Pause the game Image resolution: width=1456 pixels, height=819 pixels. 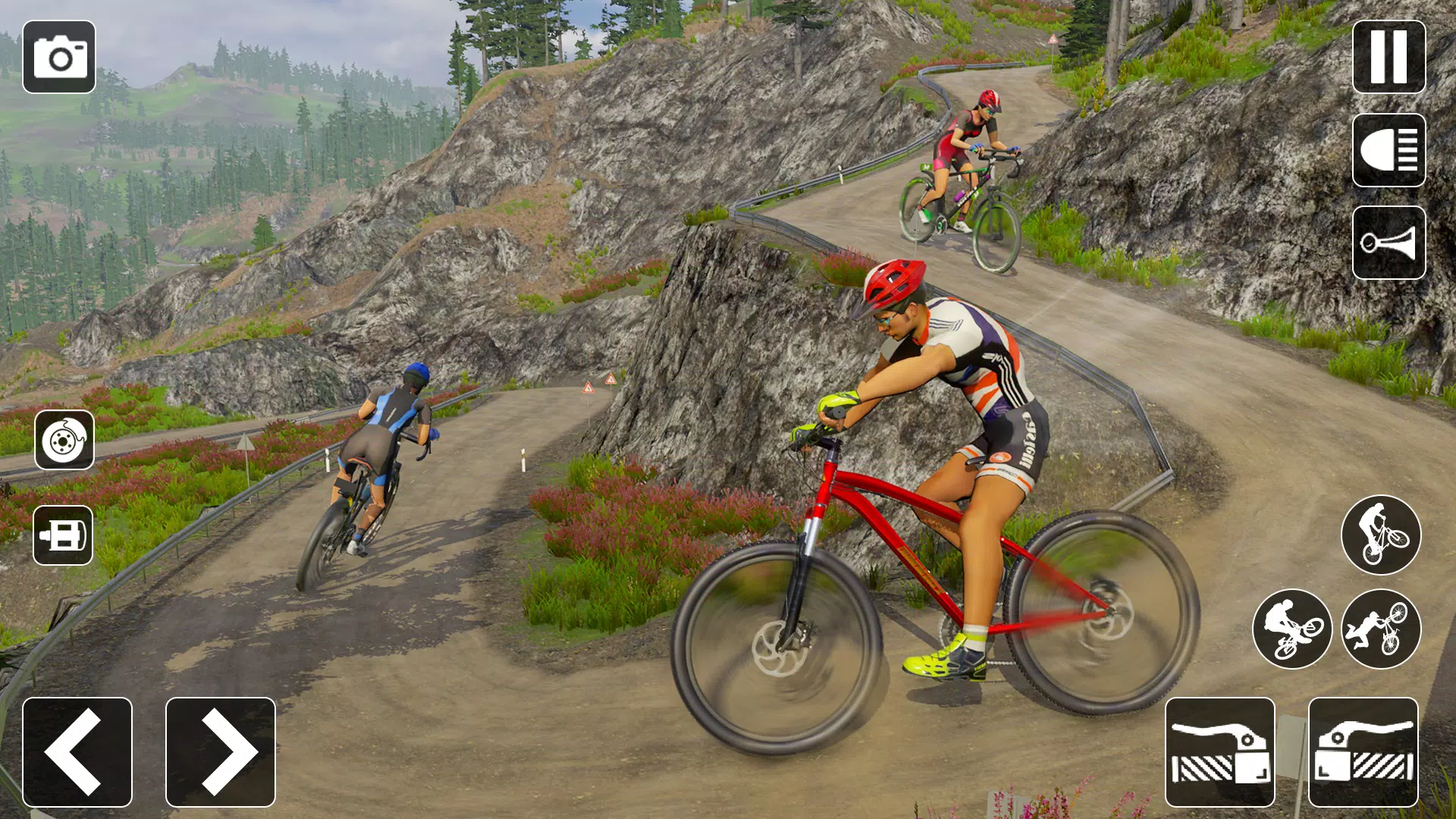pyautogui.click(x=1389, y=57)
